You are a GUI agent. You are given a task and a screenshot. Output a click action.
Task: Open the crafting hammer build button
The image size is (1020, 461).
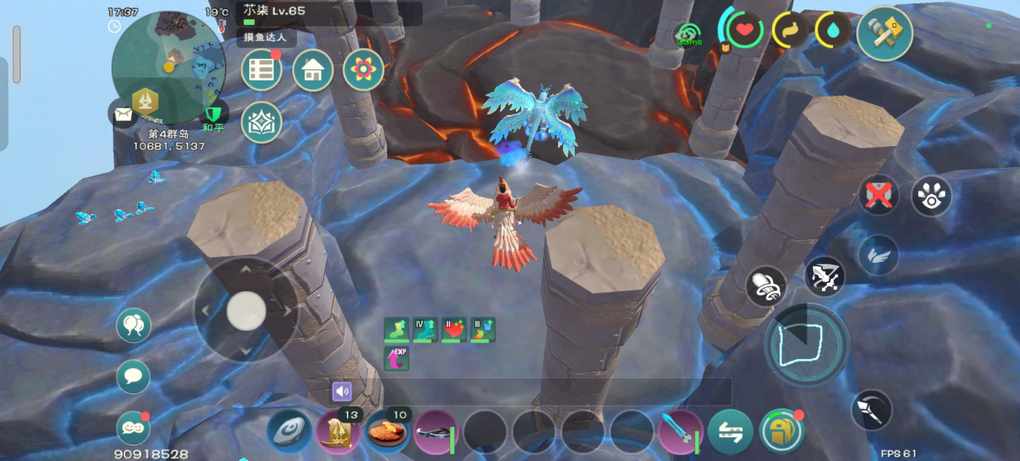coord(884,33)
